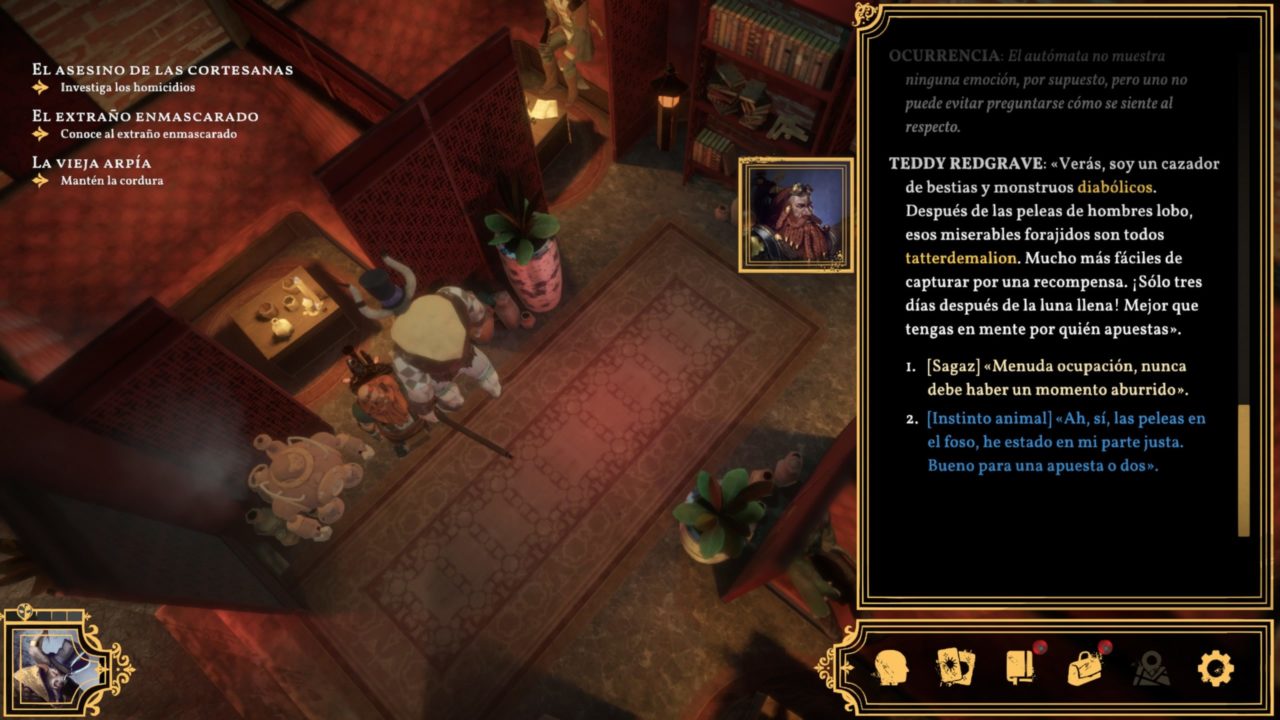Open the character sheet head icon

(x=890, y=667)
